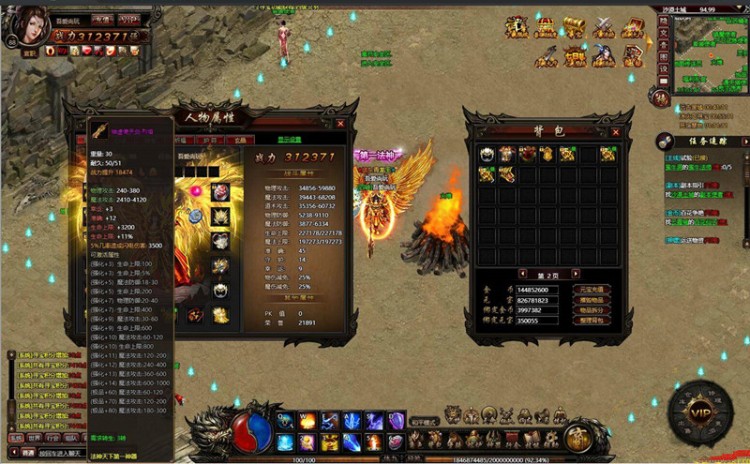
Task: Close the backpack window
Action: [x=613, y=130]
